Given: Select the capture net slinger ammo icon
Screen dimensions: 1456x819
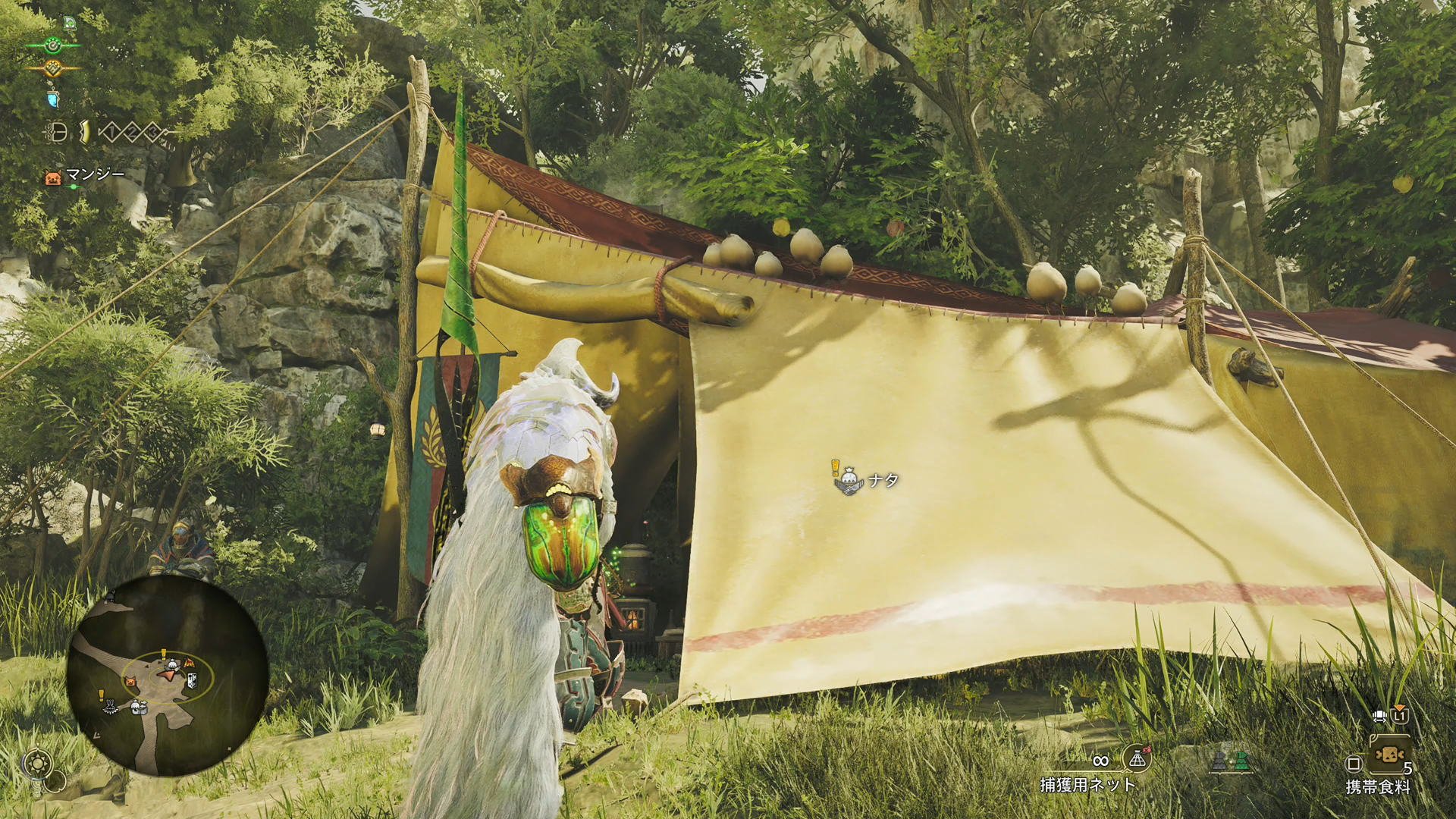Looking at the screenshot, I should point(1137,759).
